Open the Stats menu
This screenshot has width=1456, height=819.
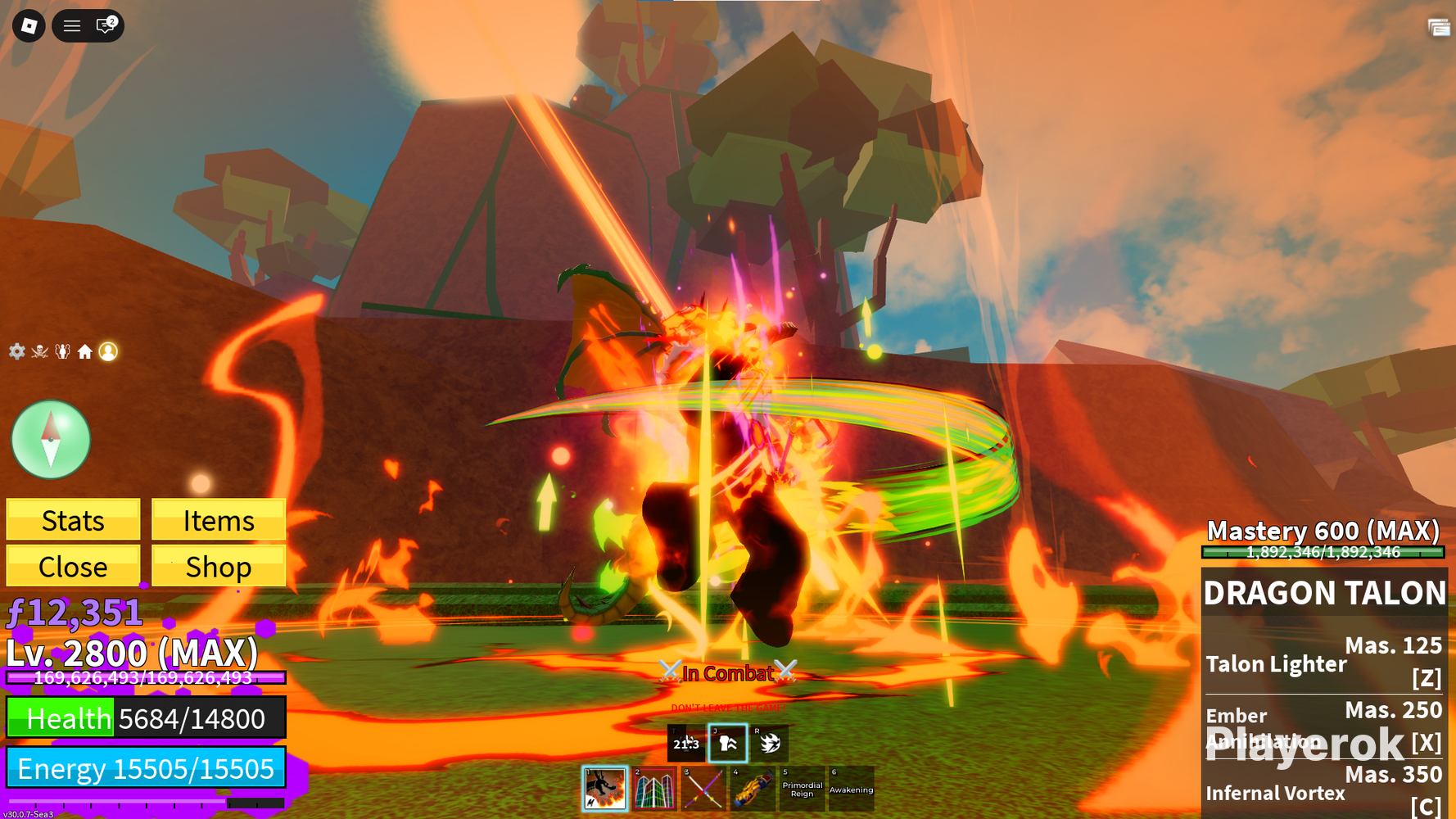(x=73, y=520)
